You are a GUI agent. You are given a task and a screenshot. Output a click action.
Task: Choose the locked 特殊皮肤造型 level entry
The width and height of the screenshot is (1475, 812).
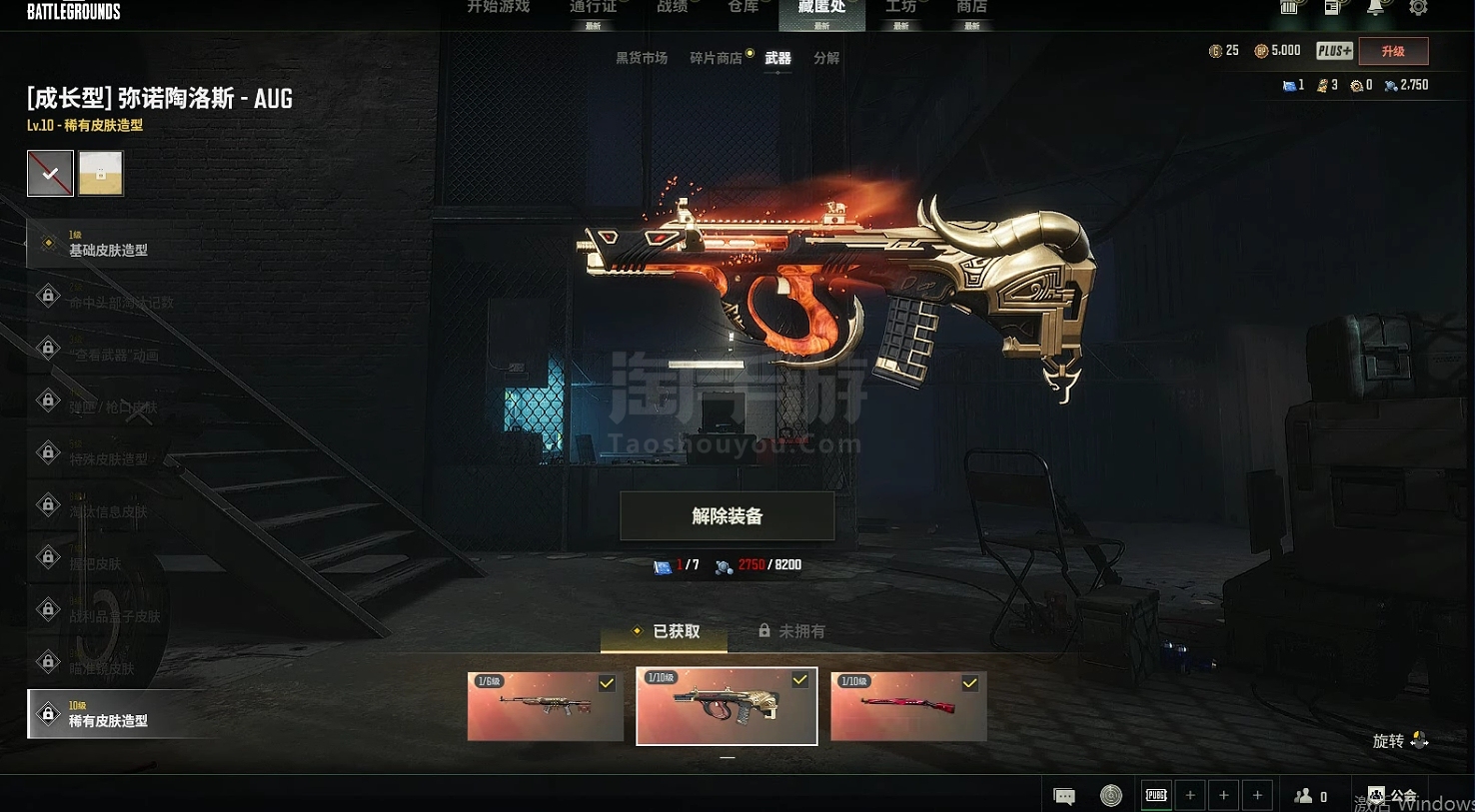[x=108, y=454]
